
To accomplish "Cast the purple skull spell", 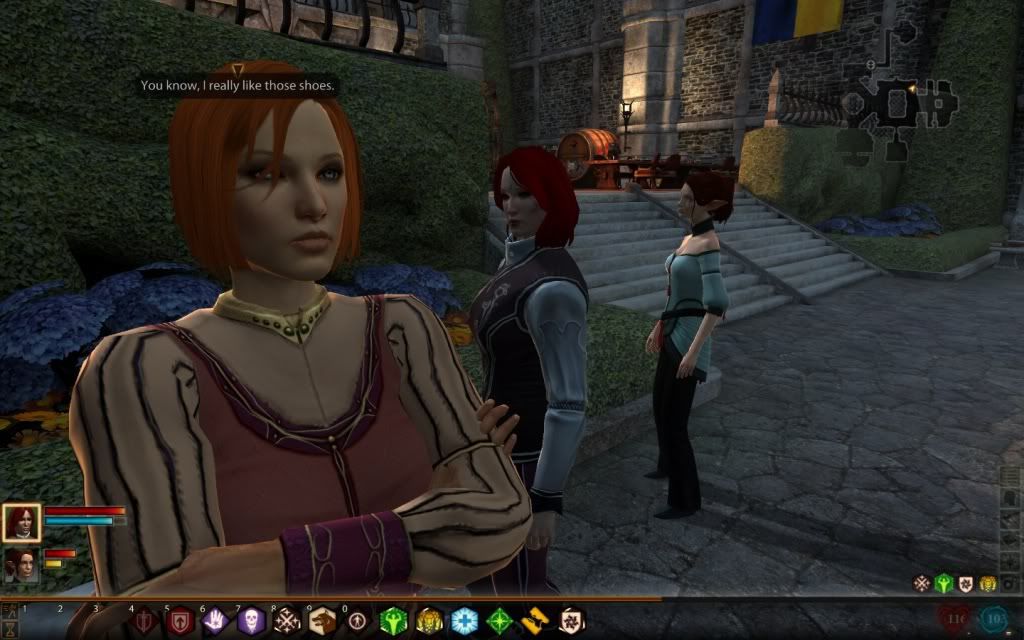I will click(251, 621).
